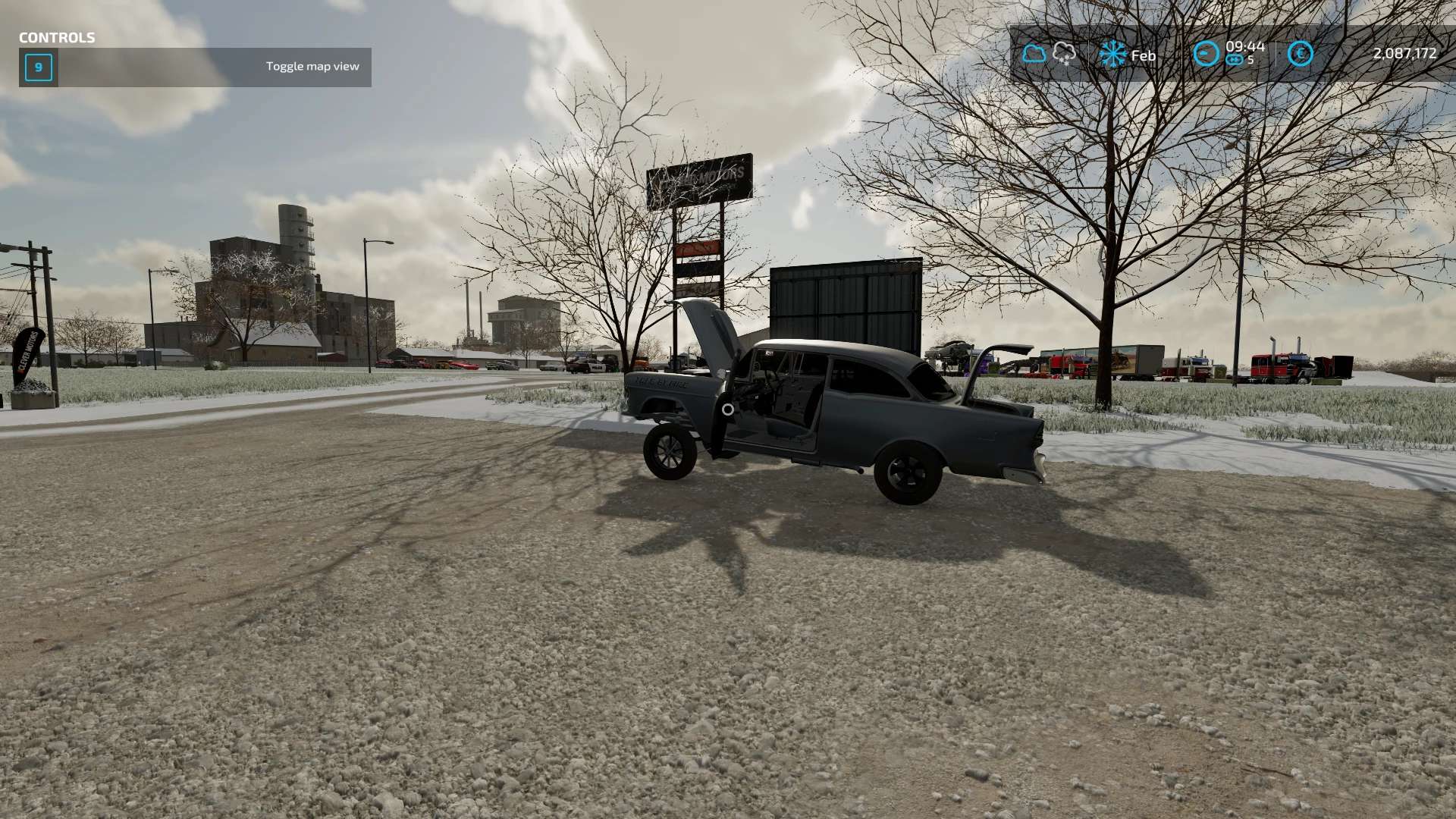
Task: Click the money balance 2,087,172
Action: (x=1404, y=55)
